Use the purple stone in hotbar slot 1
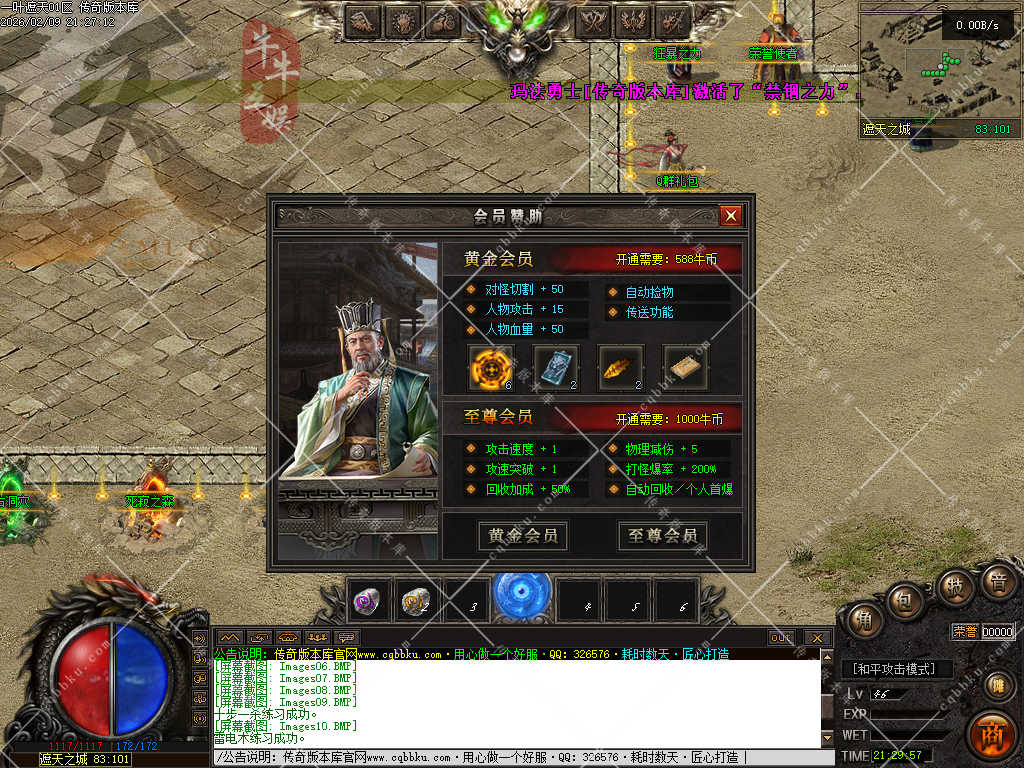 coord(368,601)
